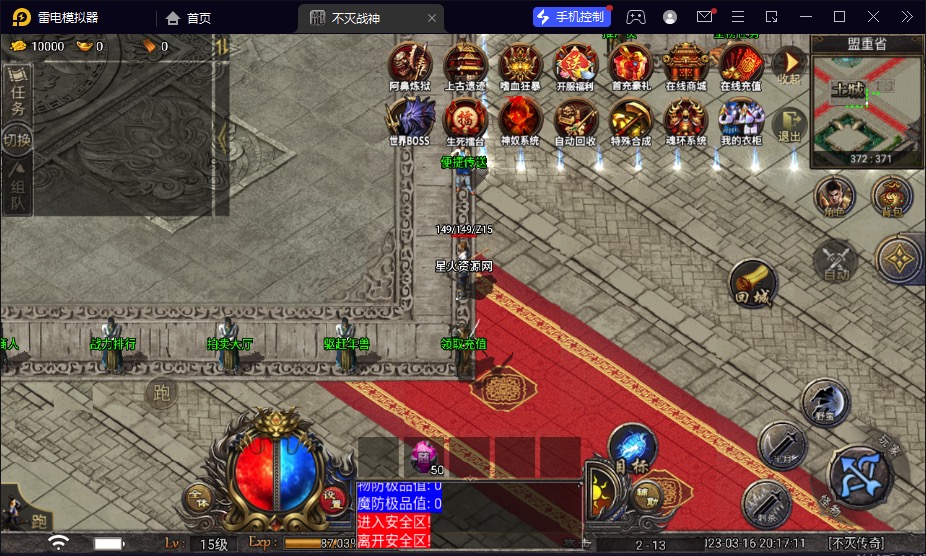The image size is (926, 556).
Task: Open the 在线商城 online shop
Action: point(686,65)
